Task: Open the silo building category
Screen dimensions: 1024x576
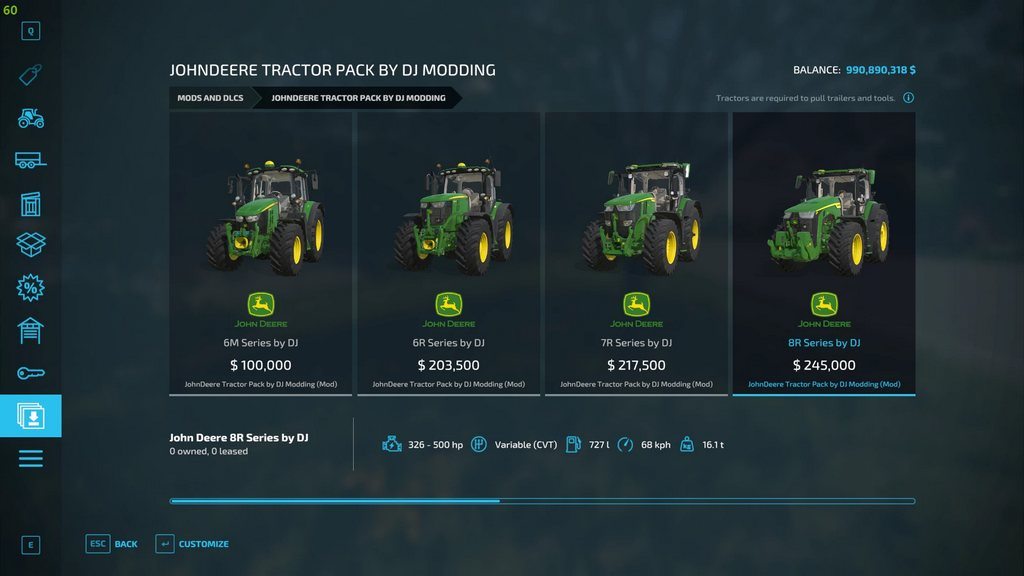Action: [x=31, y=203]
